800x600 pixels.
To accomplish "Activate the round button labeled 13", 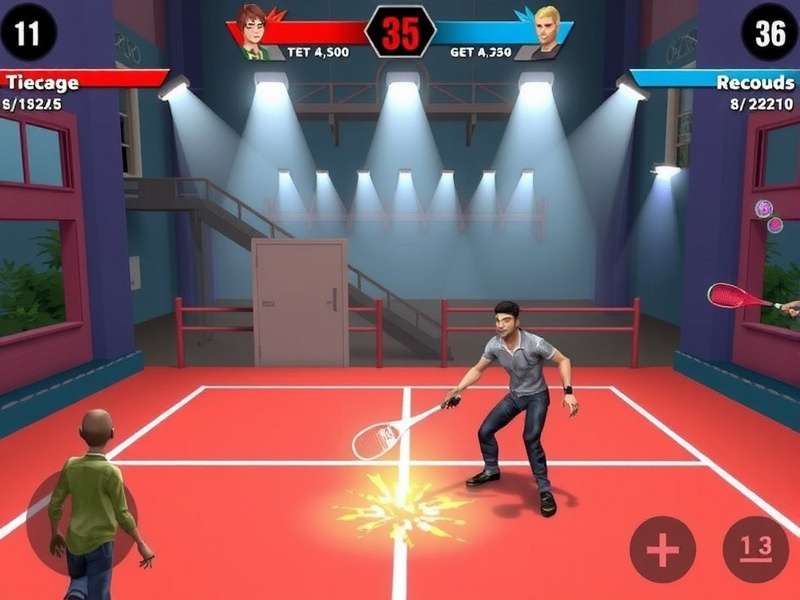I will pyautogui.click(x=755, y=549).
